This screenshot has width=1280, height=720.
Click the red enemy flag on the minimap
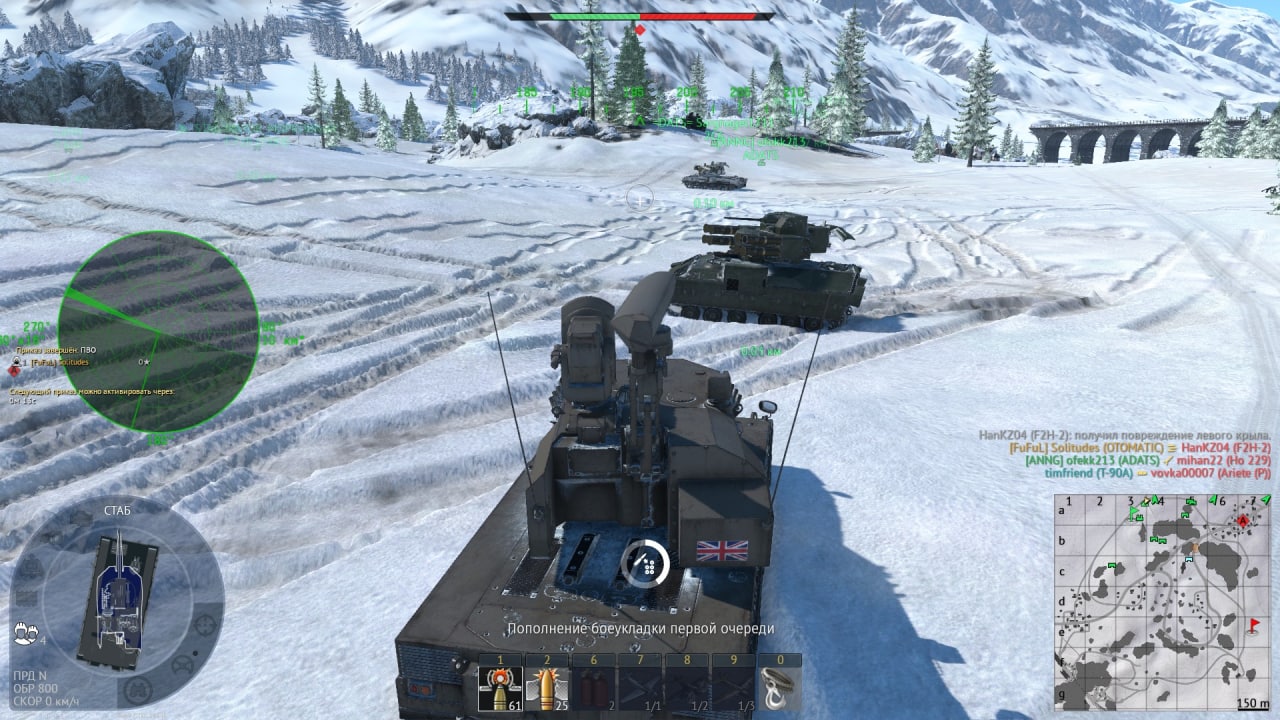pos(1255,626)
